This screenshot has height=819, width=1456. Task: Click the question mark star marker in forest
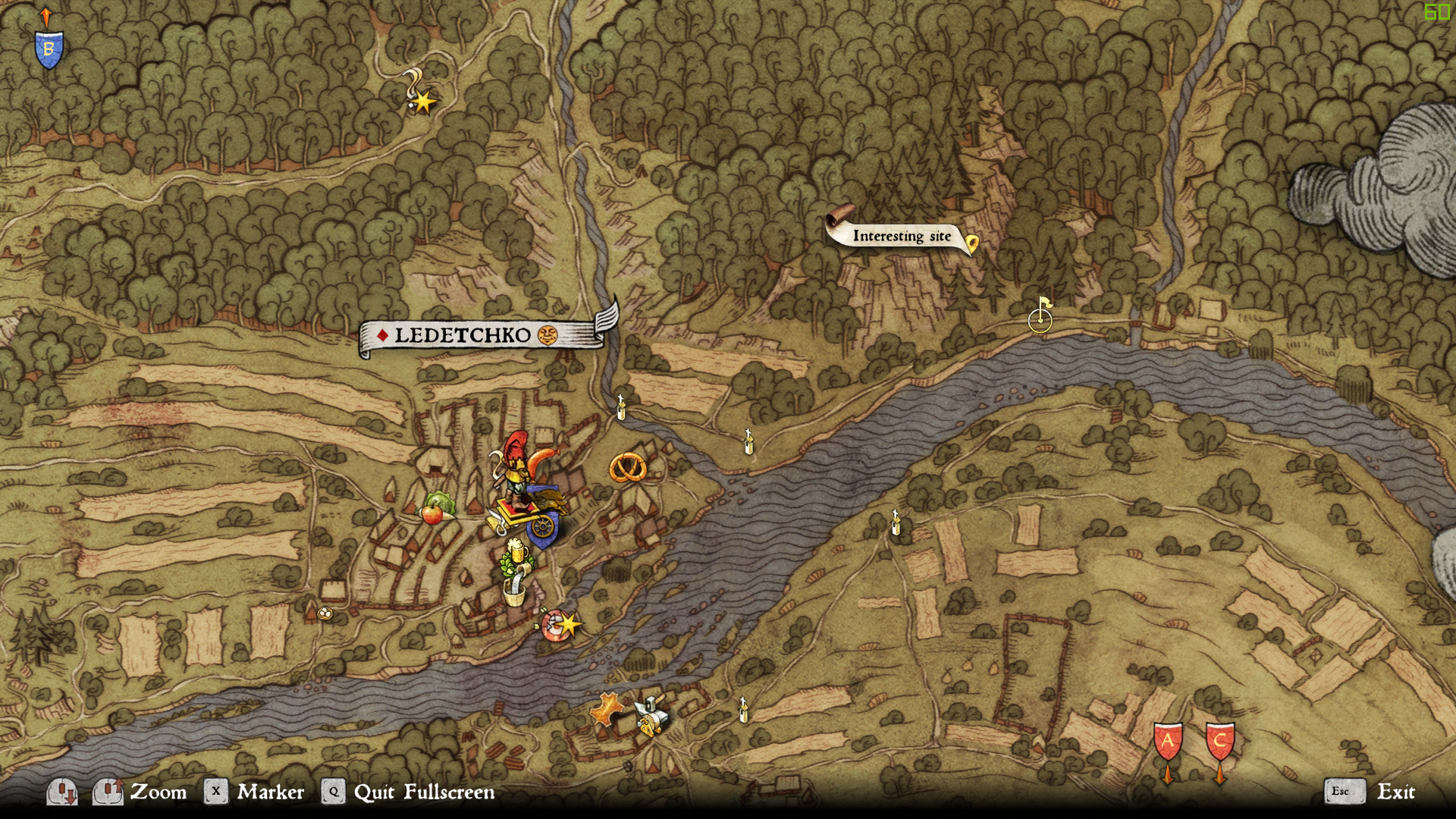click(420, 95)
